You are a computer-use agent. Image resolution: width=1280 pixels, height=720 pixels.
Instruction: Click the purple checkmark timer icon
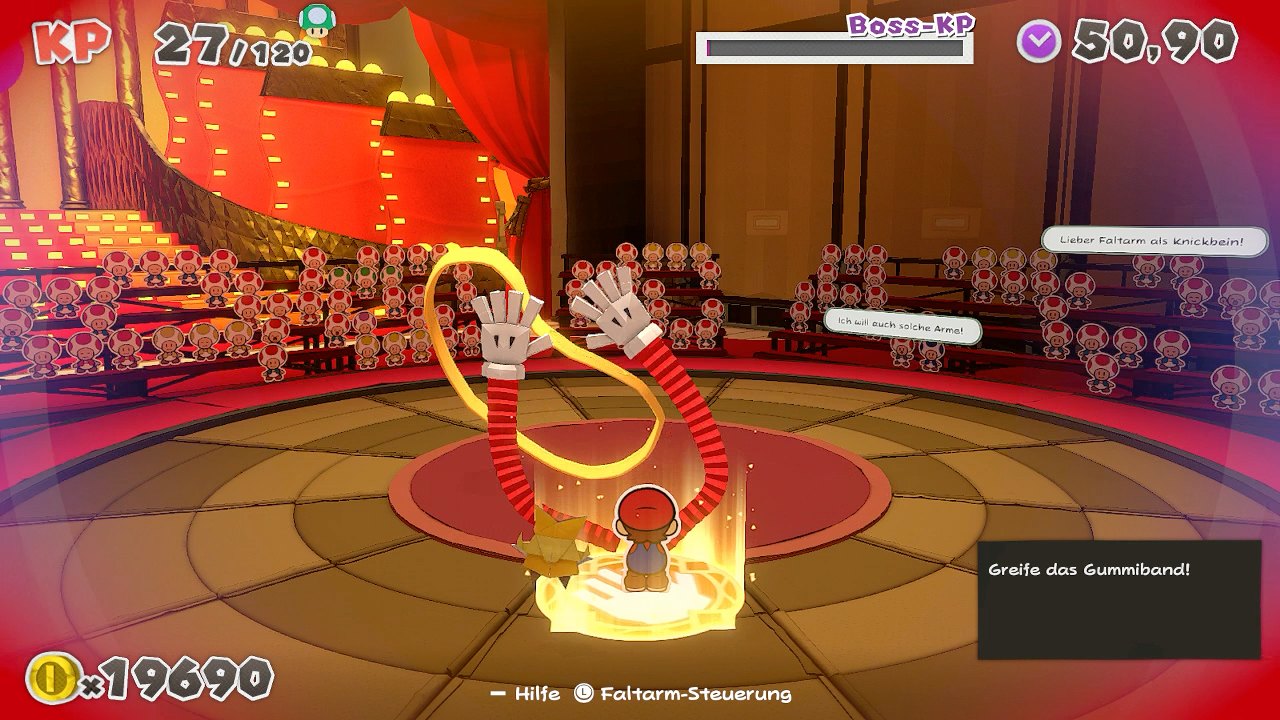(1039, 41)
